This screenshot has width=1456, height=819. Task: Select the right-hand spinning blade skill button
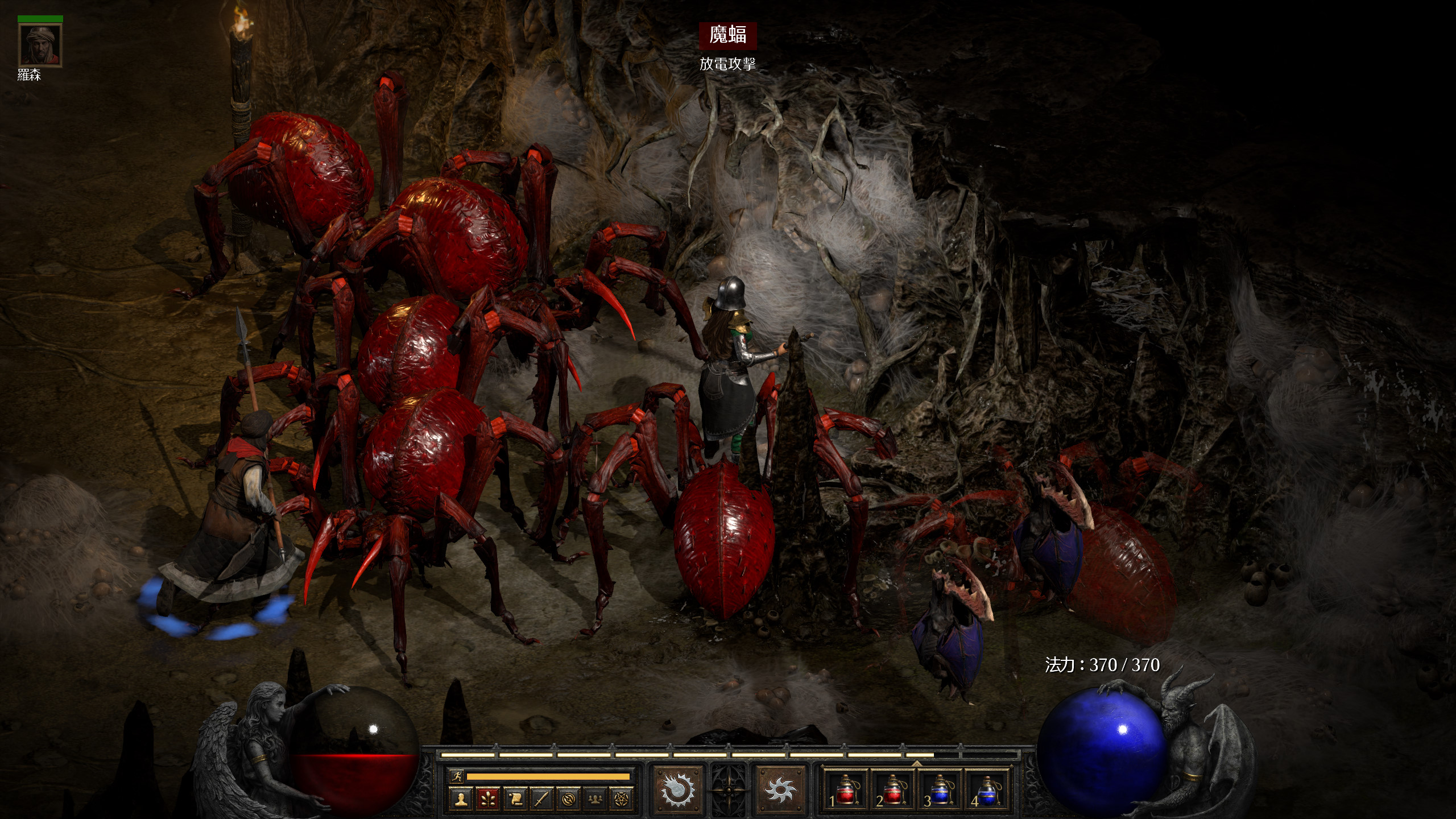780,789
